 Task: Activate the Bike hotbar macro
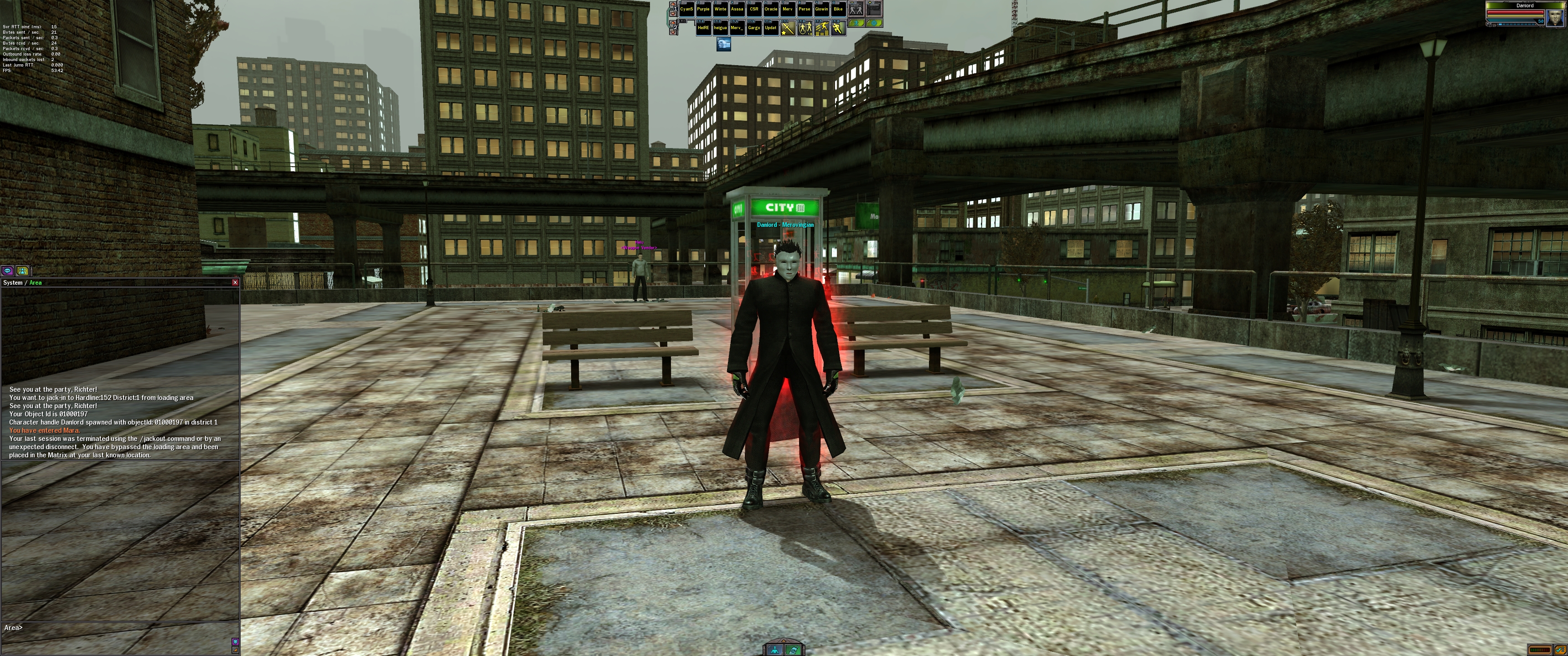point(838,9)
